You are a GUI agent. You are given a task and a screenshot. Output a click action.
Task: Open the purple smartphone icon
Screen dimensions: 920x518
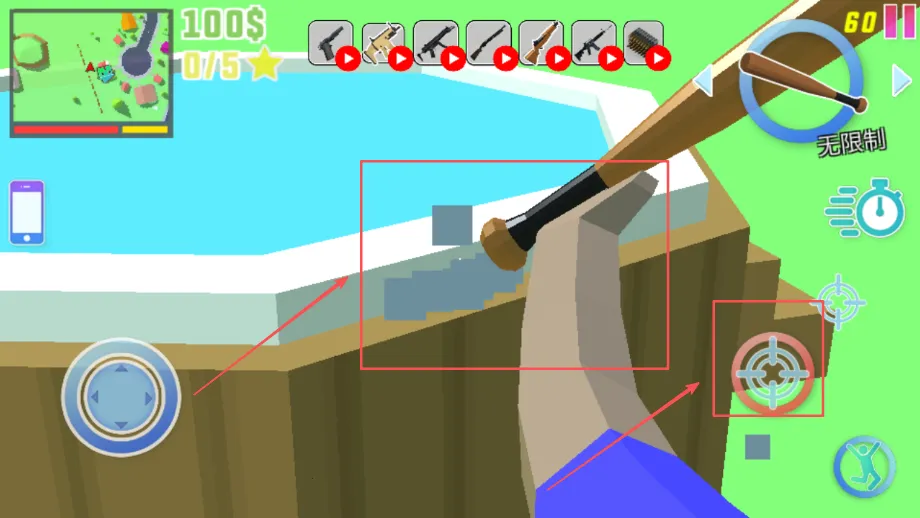pos(27,212)
